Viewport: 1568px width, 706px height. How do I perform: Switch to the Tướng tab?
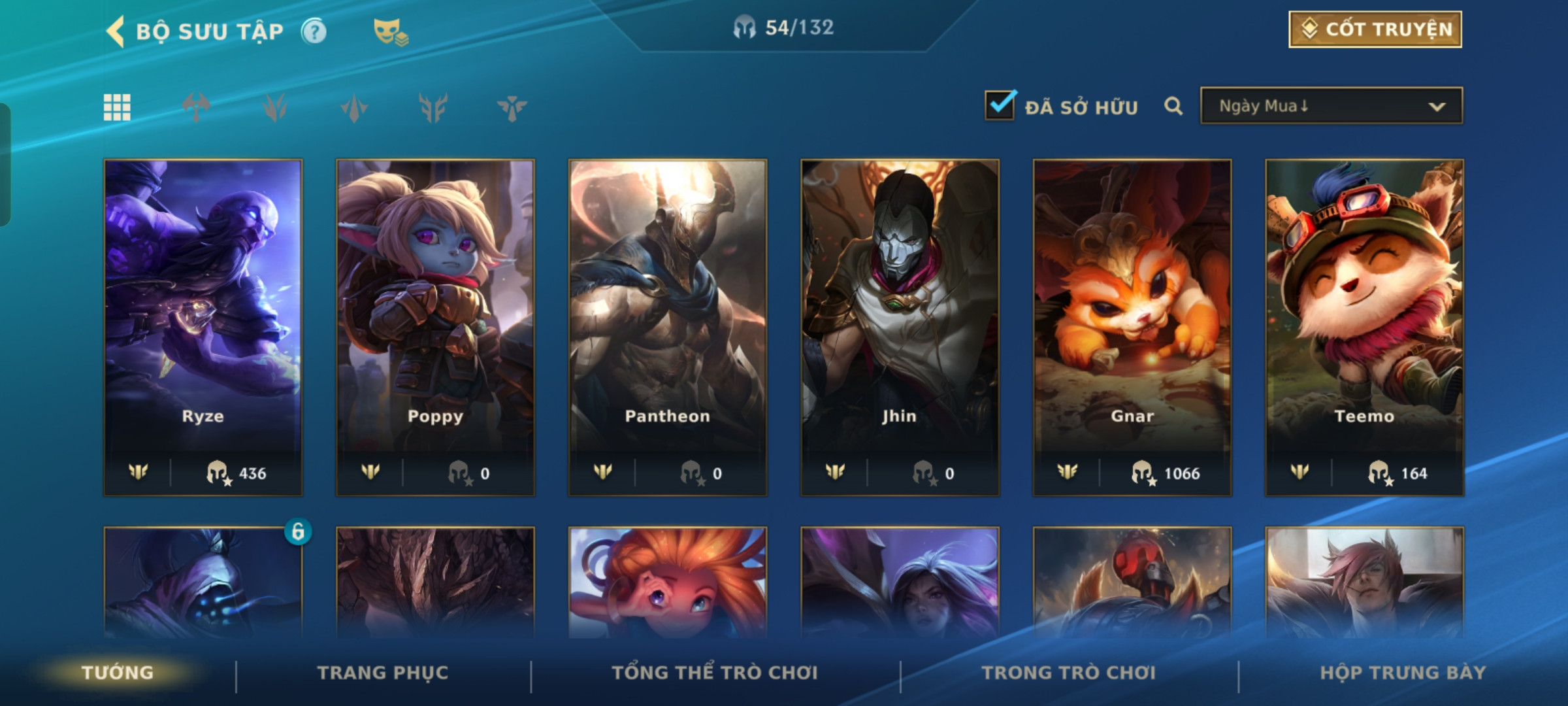(118, 673)
